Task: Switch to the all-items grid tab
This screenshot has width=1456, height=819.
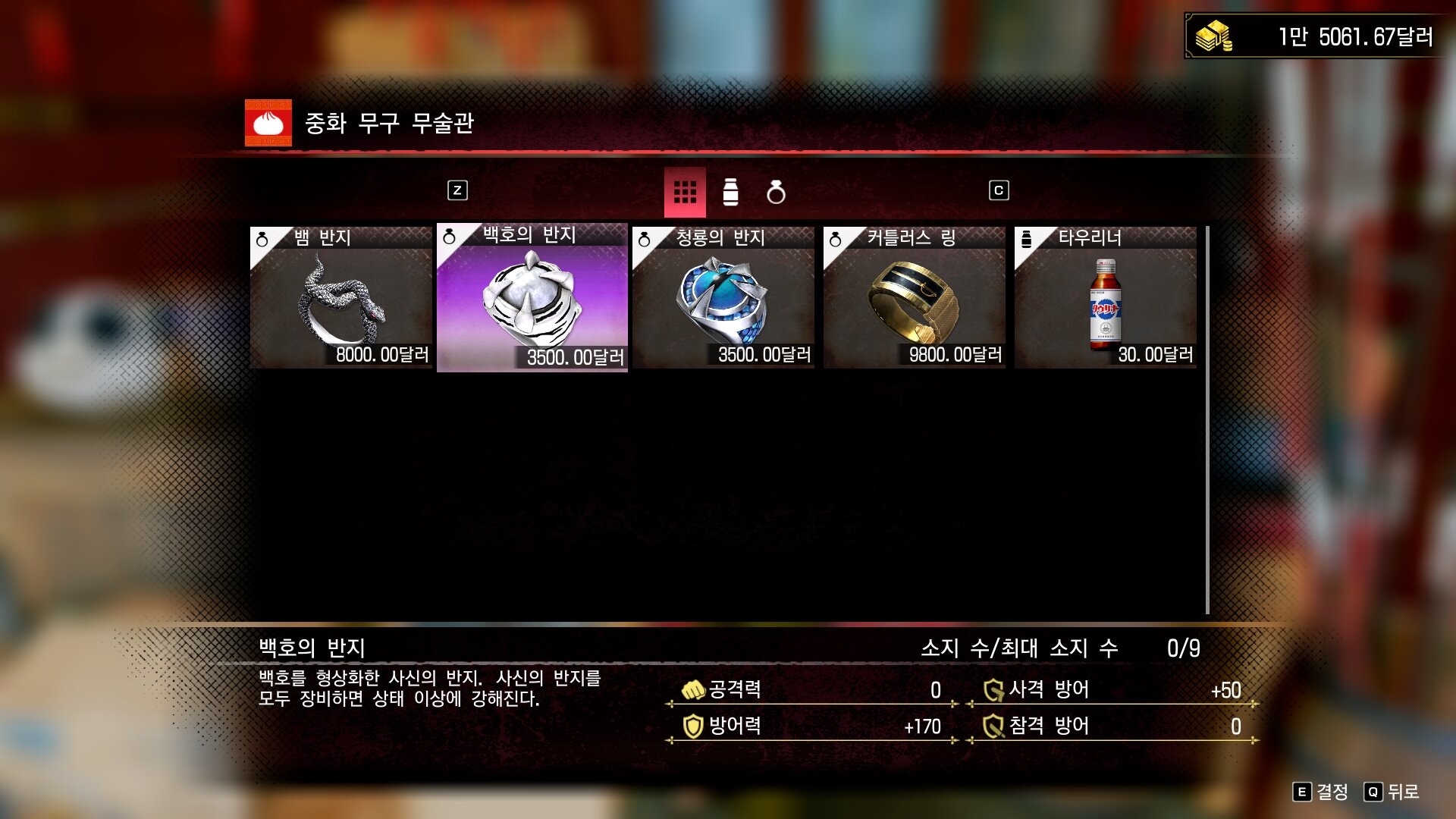Action: [x=685, y=193]
